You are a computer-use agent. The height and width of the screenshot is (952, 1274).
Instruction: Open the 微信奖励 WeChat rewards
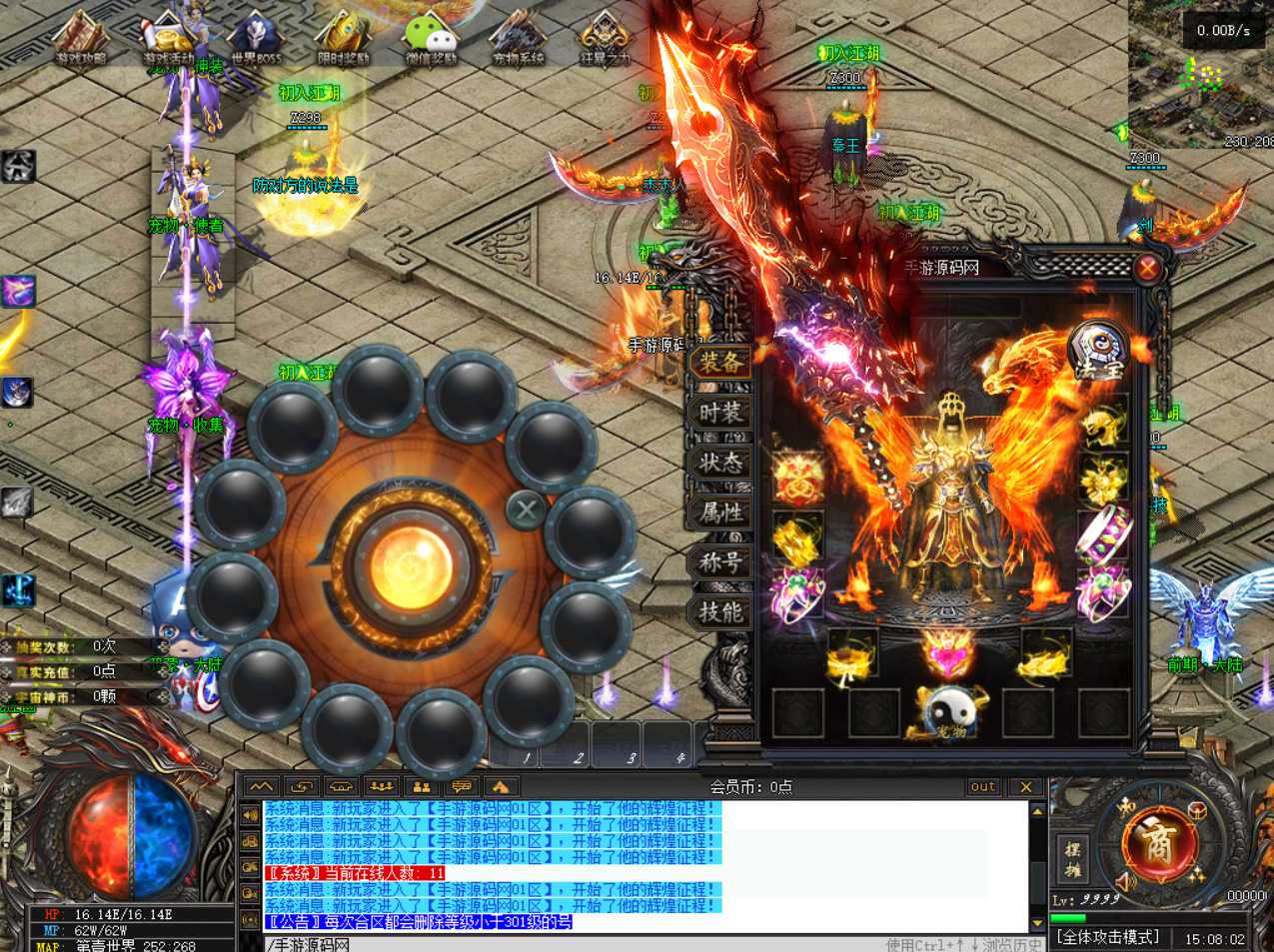click(x=431, y=38)
